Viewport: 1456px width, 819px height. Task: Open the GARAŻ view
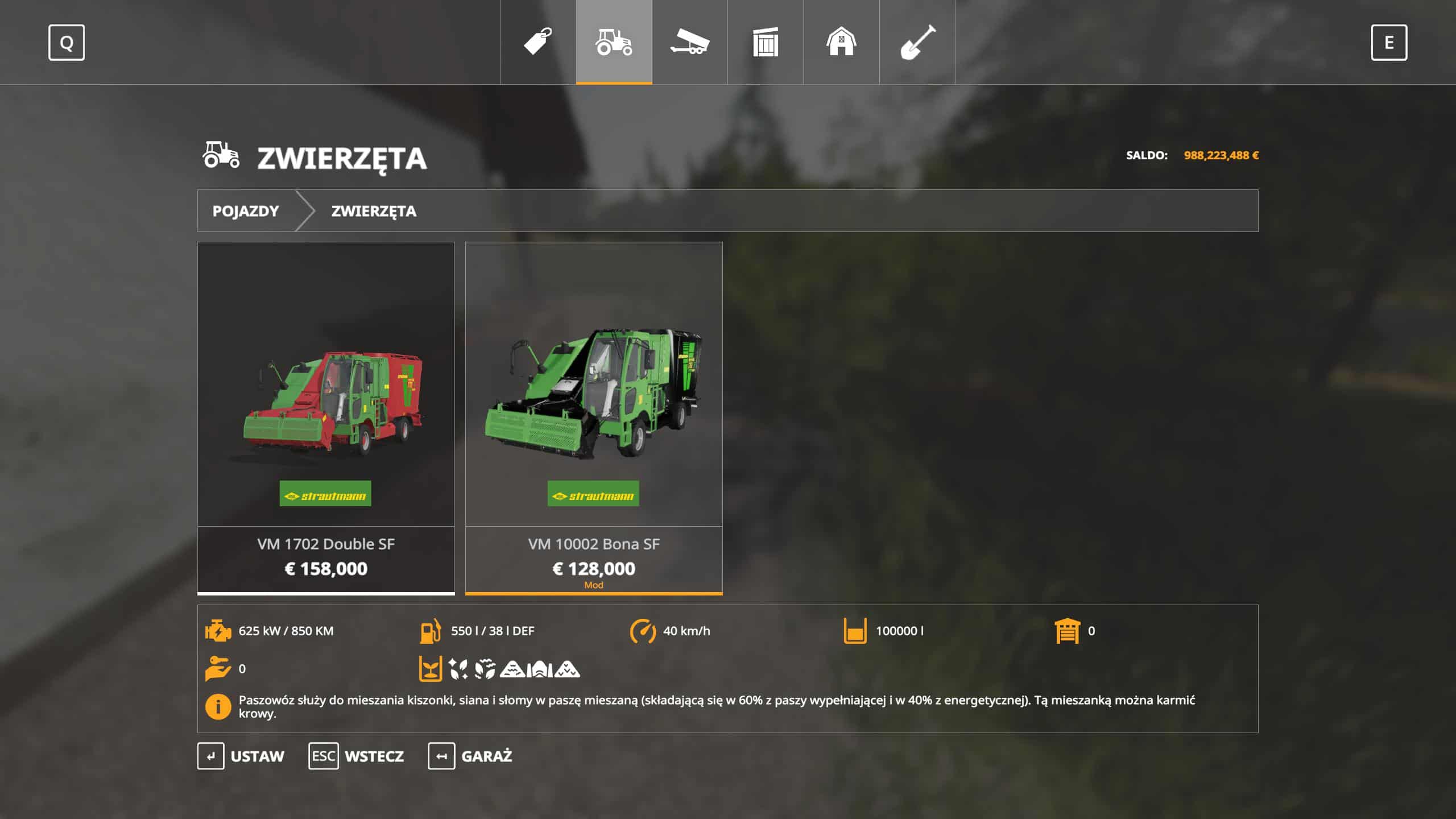coord(470,756)
